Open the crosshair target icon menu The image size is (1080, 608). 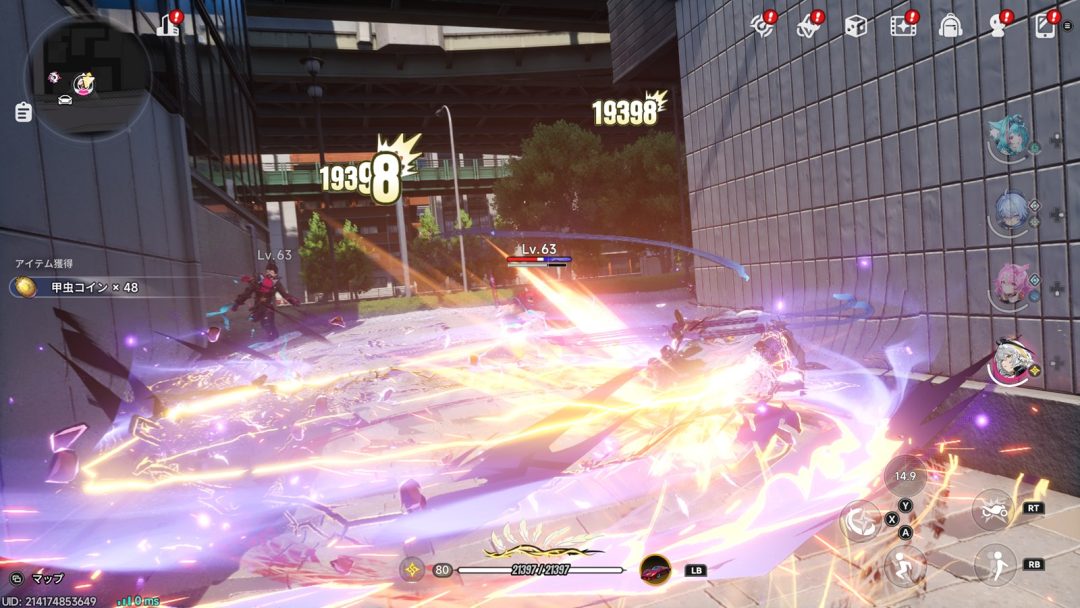(x=763, y=26)
